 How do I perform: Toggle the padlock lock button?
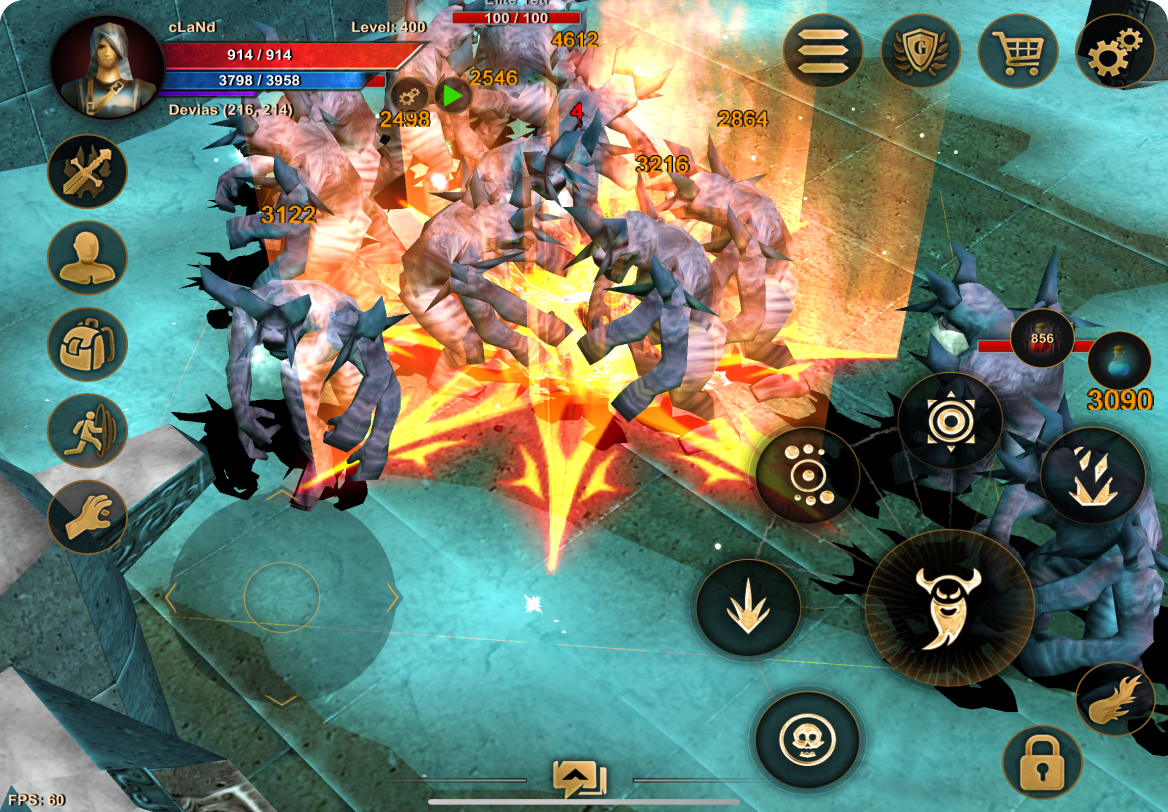tap(1042, 762)
